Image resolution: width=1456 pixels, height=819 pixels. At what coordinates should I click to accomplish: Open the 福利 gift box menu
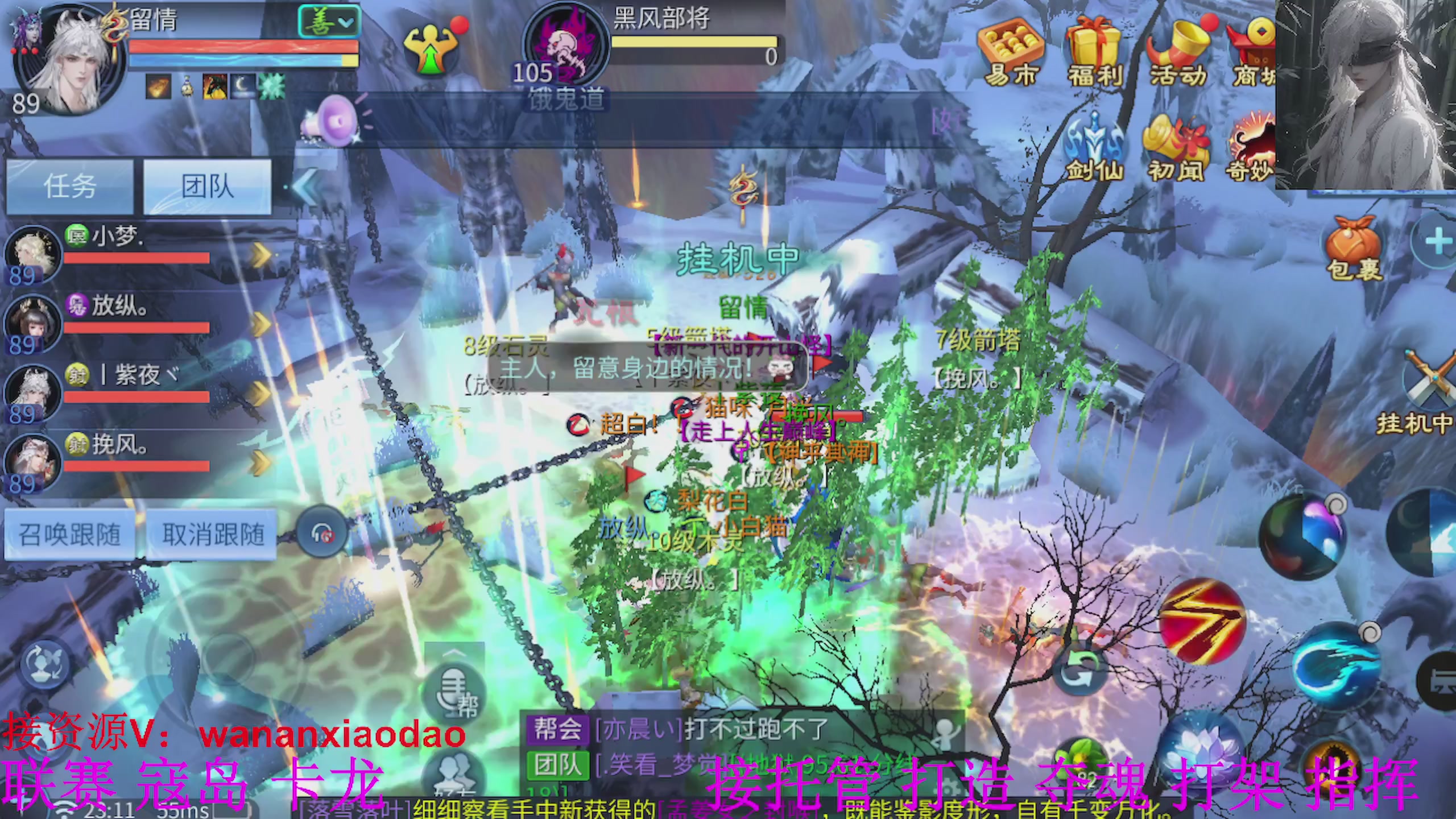tap(1094, 54)
